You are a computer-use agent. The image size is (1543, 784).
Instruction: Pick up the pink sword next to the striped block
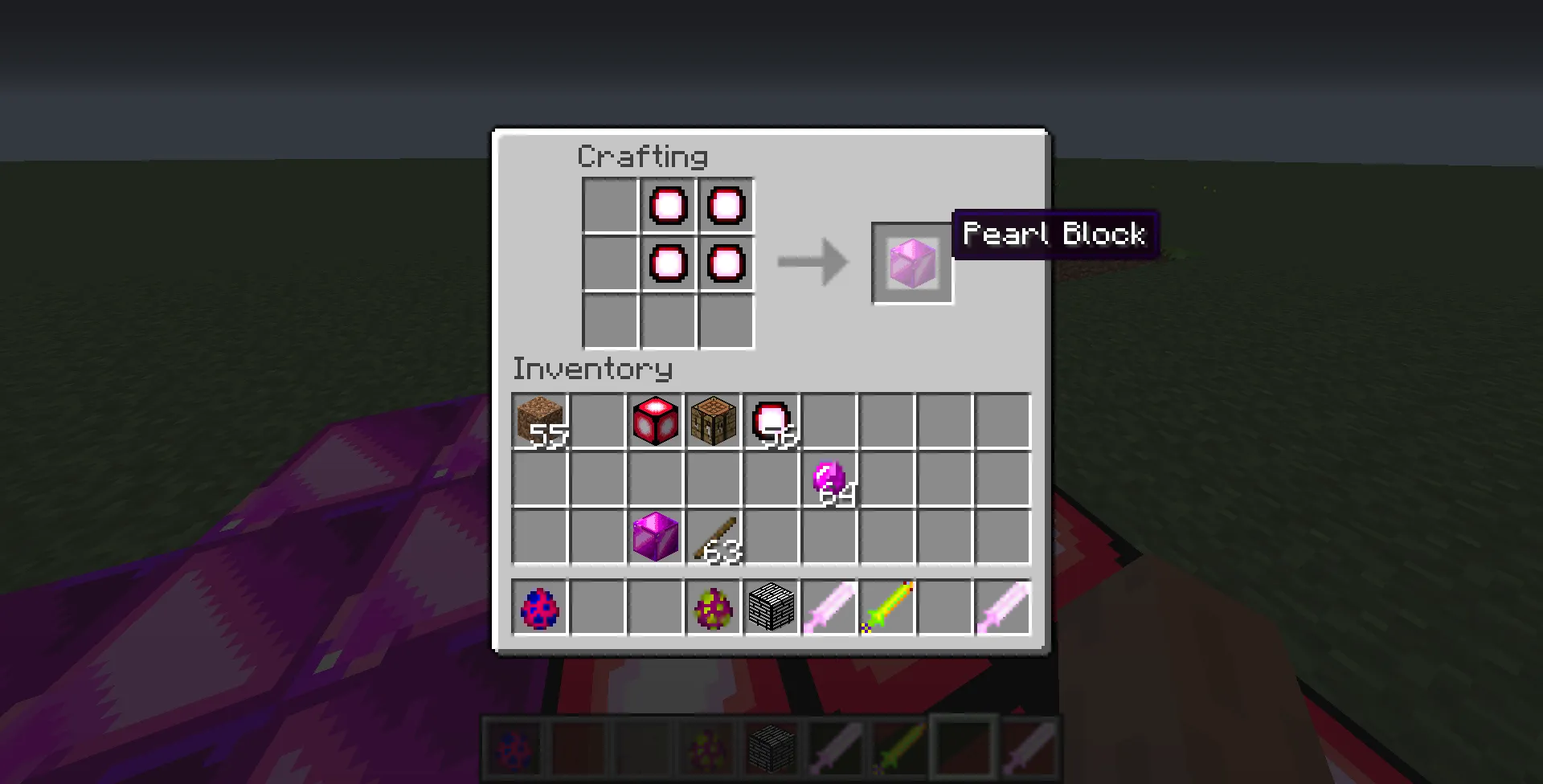click(829, 608)
